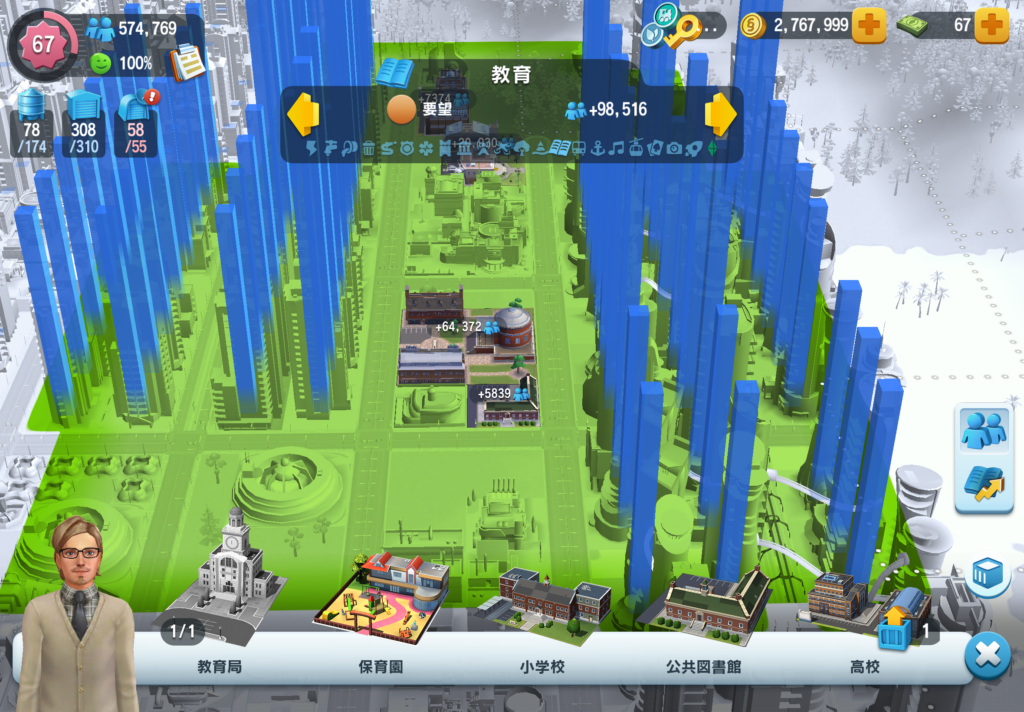This screenshot has width=1024, height=712.
Task: Go to the previous service category arrow
Action: tap(303, 113)
